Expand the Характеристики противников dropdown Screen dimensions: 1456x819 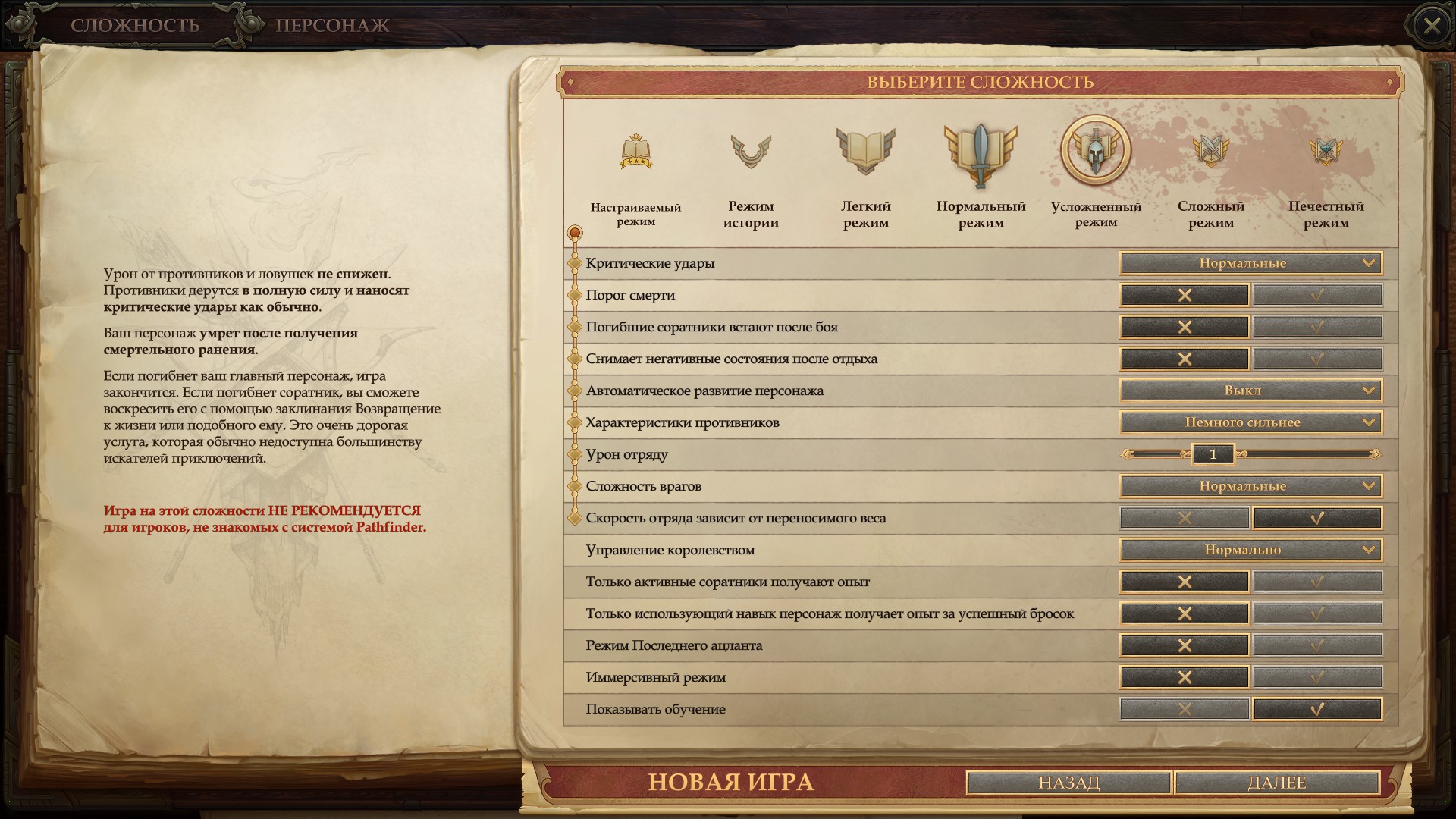point(1247,422)
